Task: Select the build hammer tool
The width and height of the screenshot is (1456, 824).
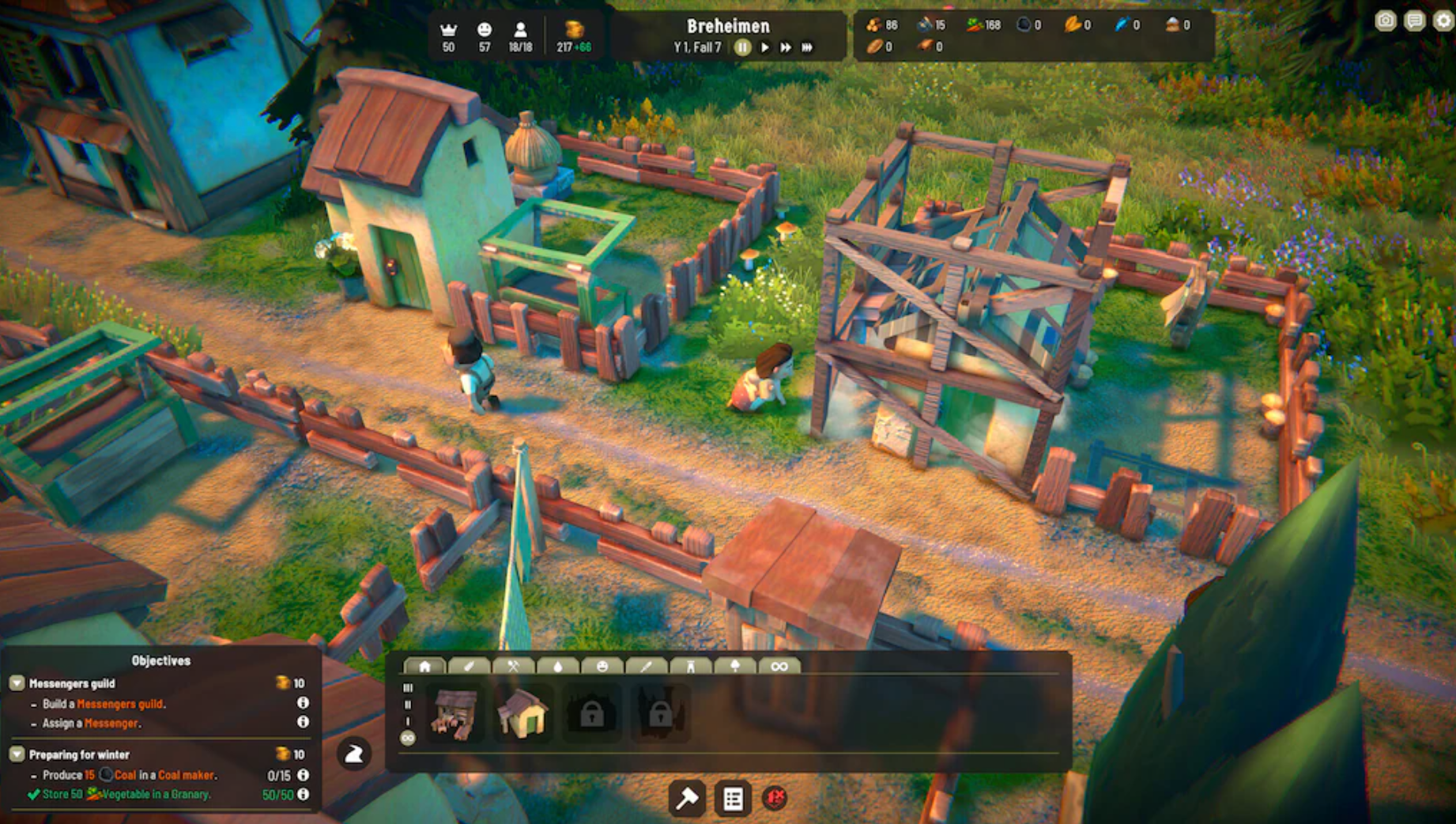Action: [687, 799]
